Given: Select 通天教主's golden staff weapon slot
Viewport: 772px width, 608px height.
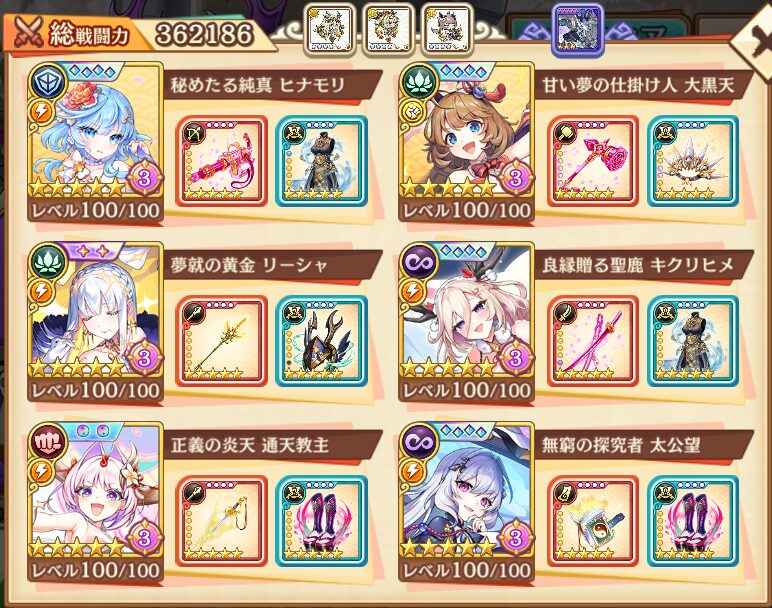Looking at the screenshot, I should click(222, 521).
